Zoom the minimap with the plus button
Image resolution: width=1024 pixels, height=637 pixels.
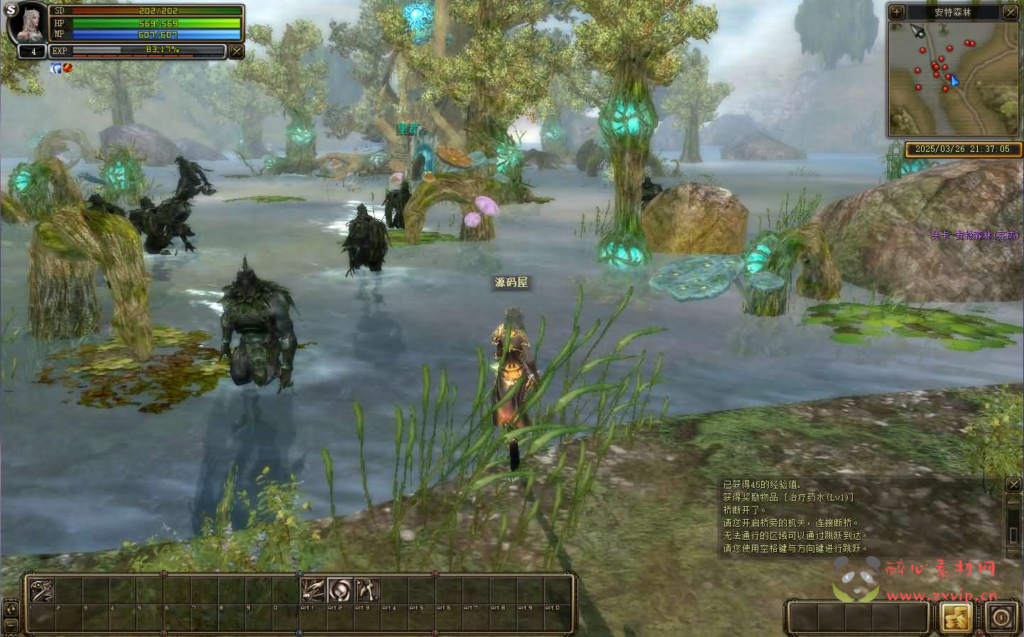click(x=896, y=12)
